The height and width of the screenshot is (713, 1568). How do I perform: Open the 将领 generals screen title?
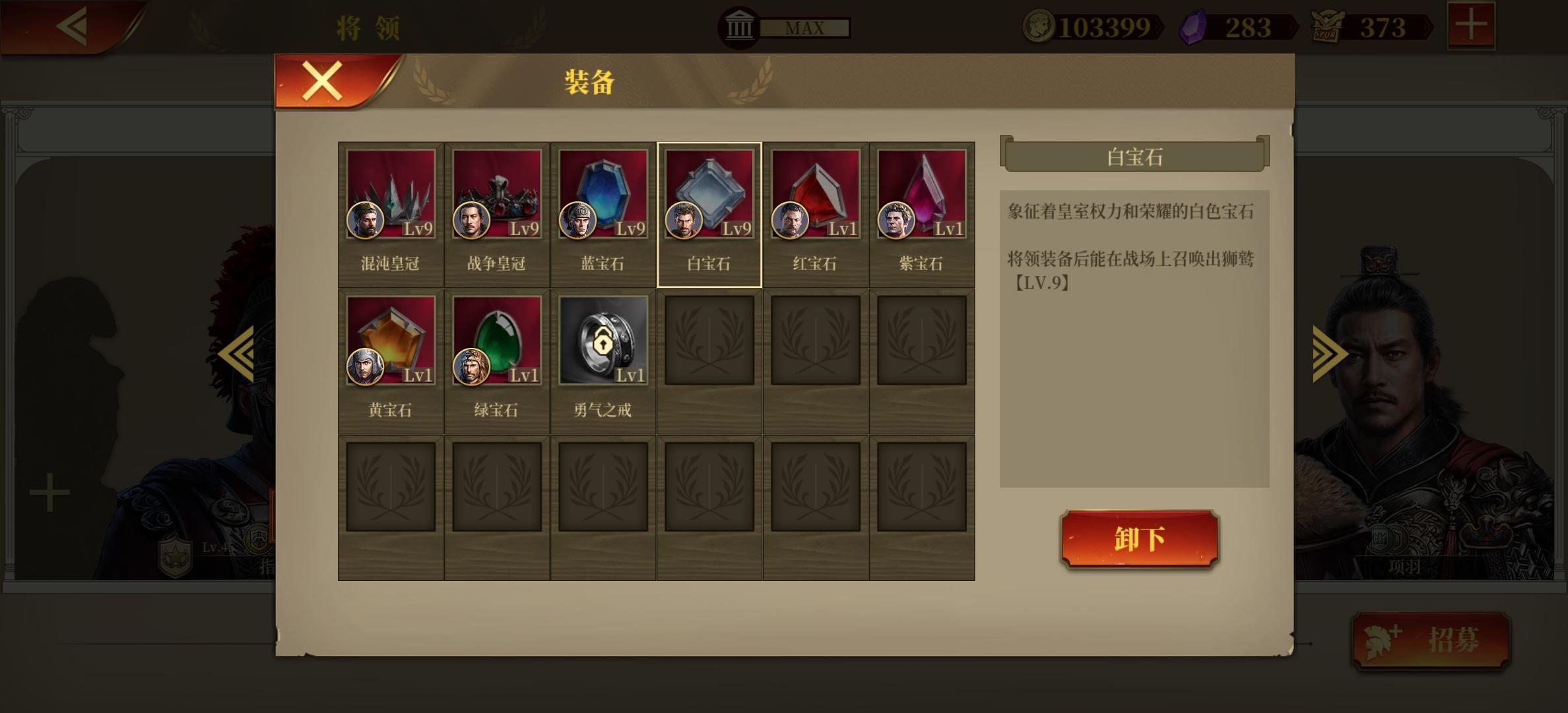click(370, 28)
